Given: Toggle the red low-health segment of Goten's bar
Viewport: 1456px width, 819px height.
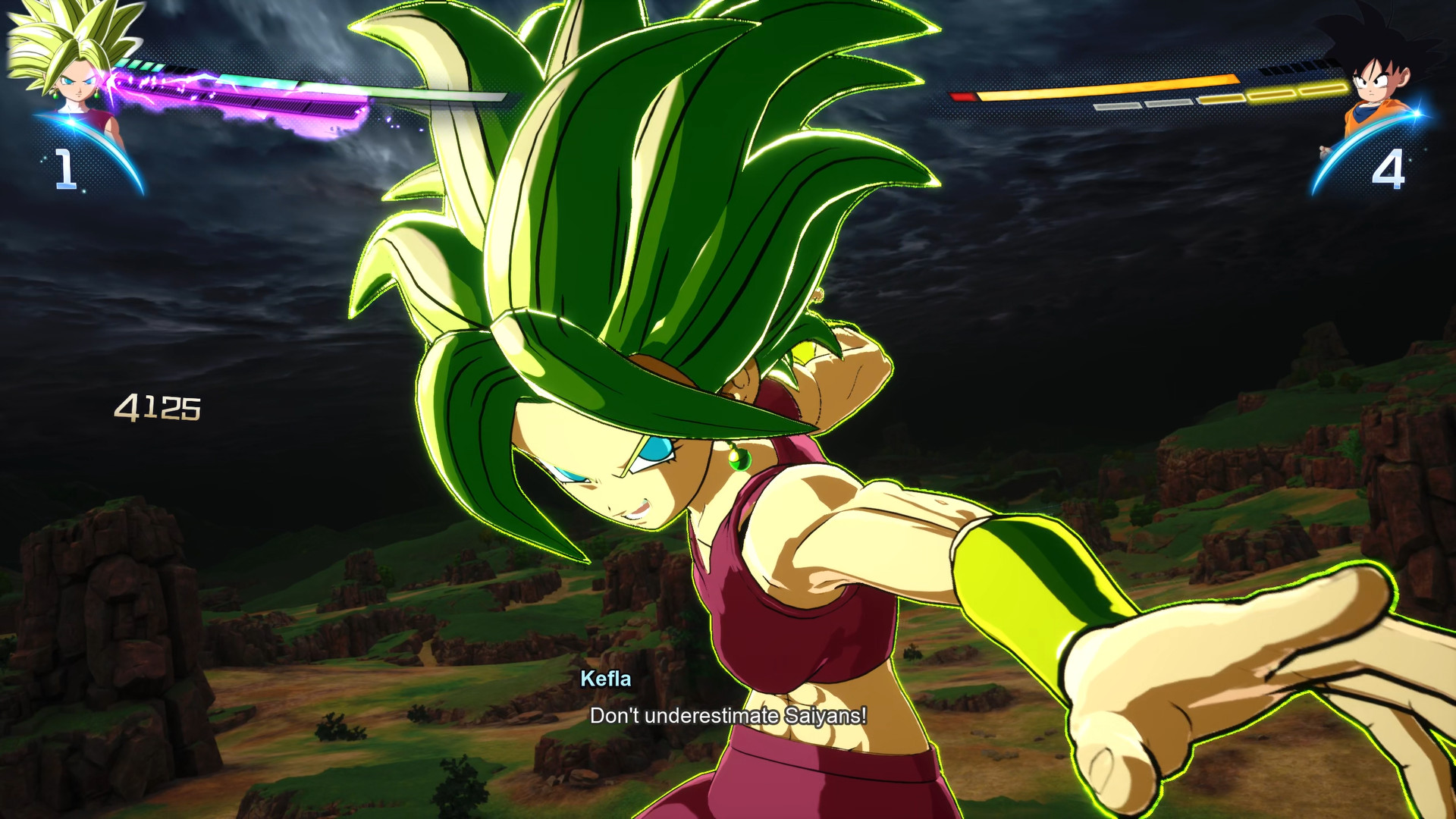Looking at the screenshot, I should 962,96.
